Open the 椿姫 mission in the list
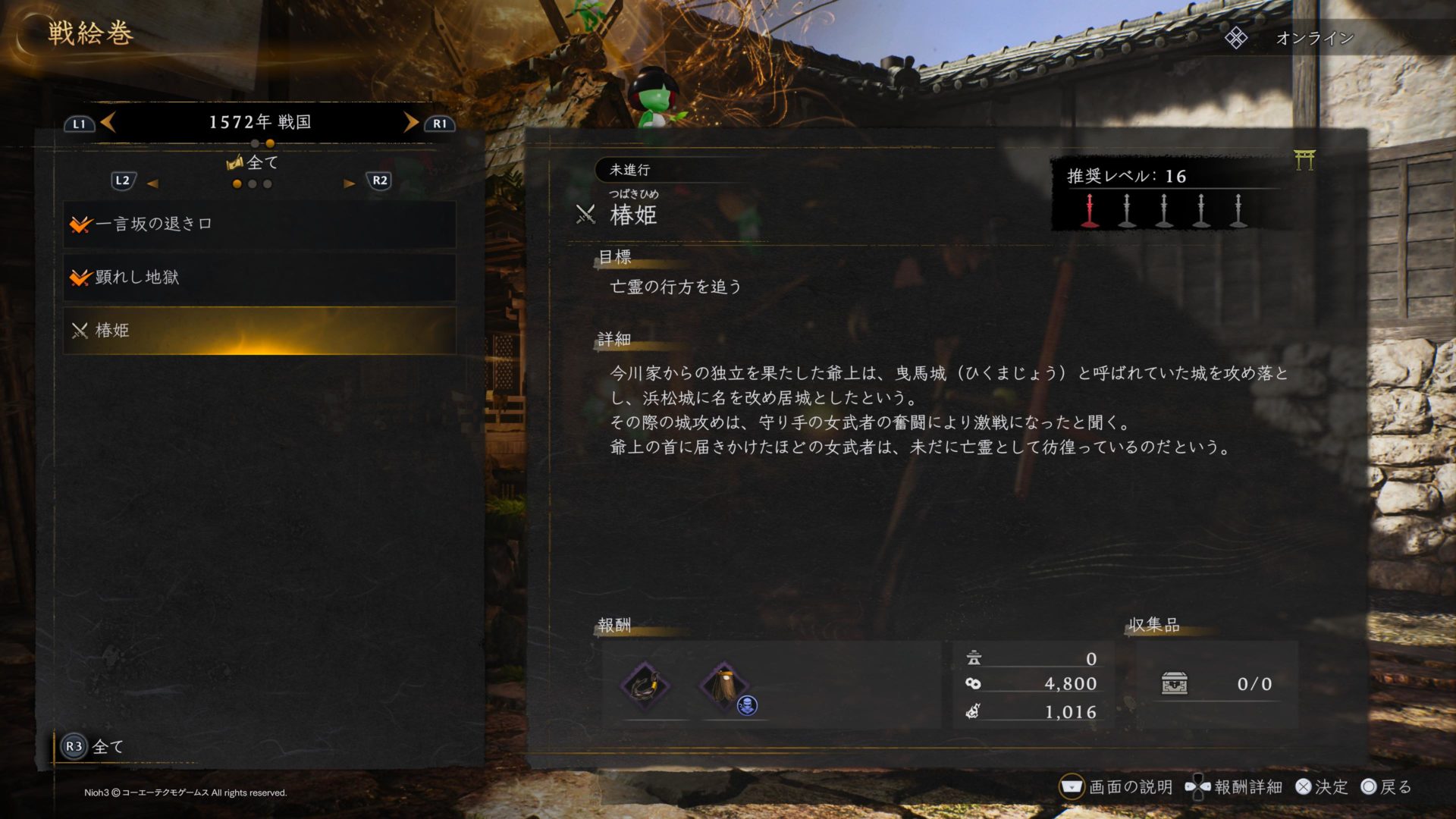The height and width of the screenshot is (819, 1456). [259, 331]
